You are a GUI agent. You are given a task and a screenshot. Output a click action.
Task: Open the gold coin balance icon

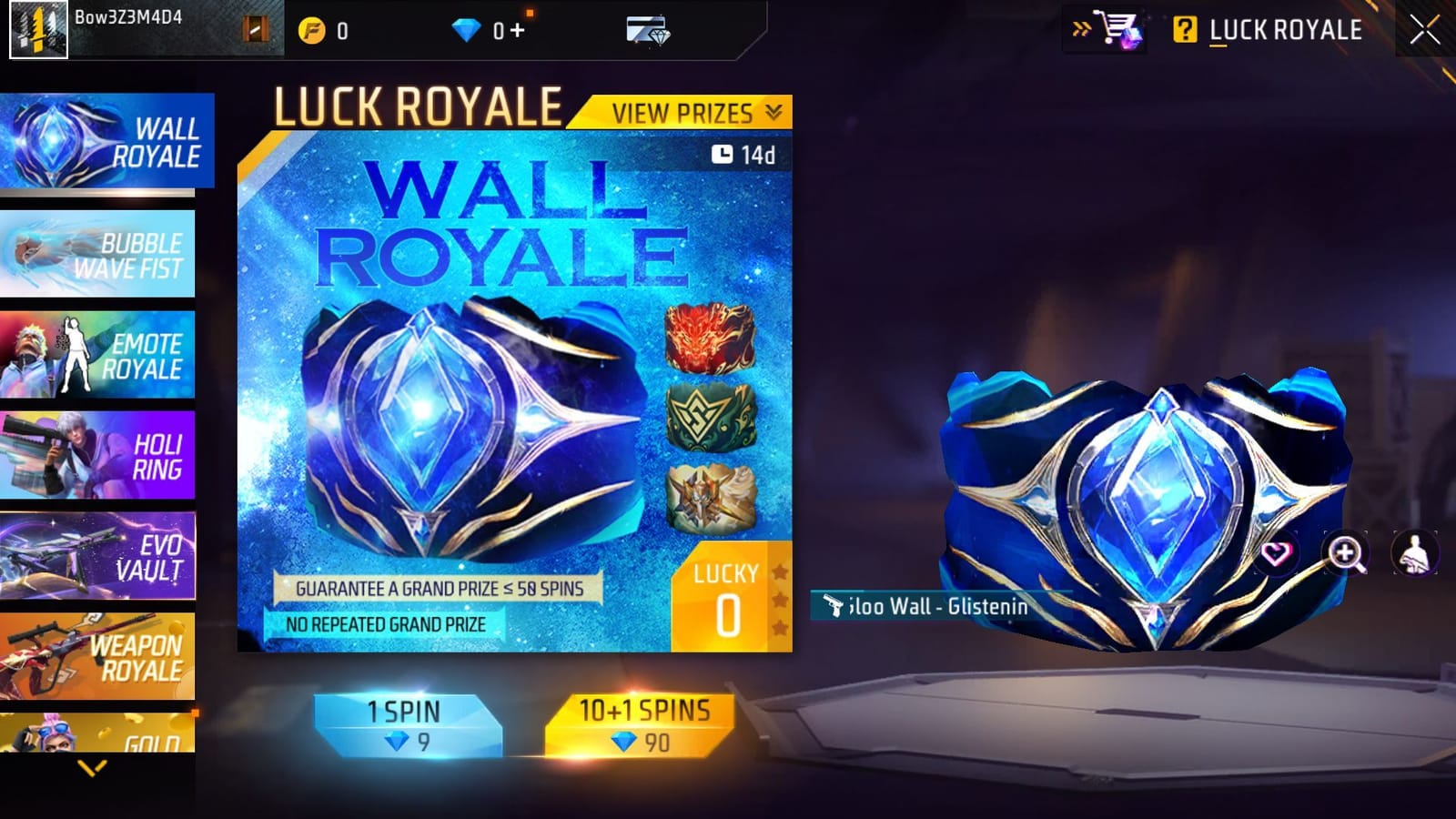click(310, 28)
